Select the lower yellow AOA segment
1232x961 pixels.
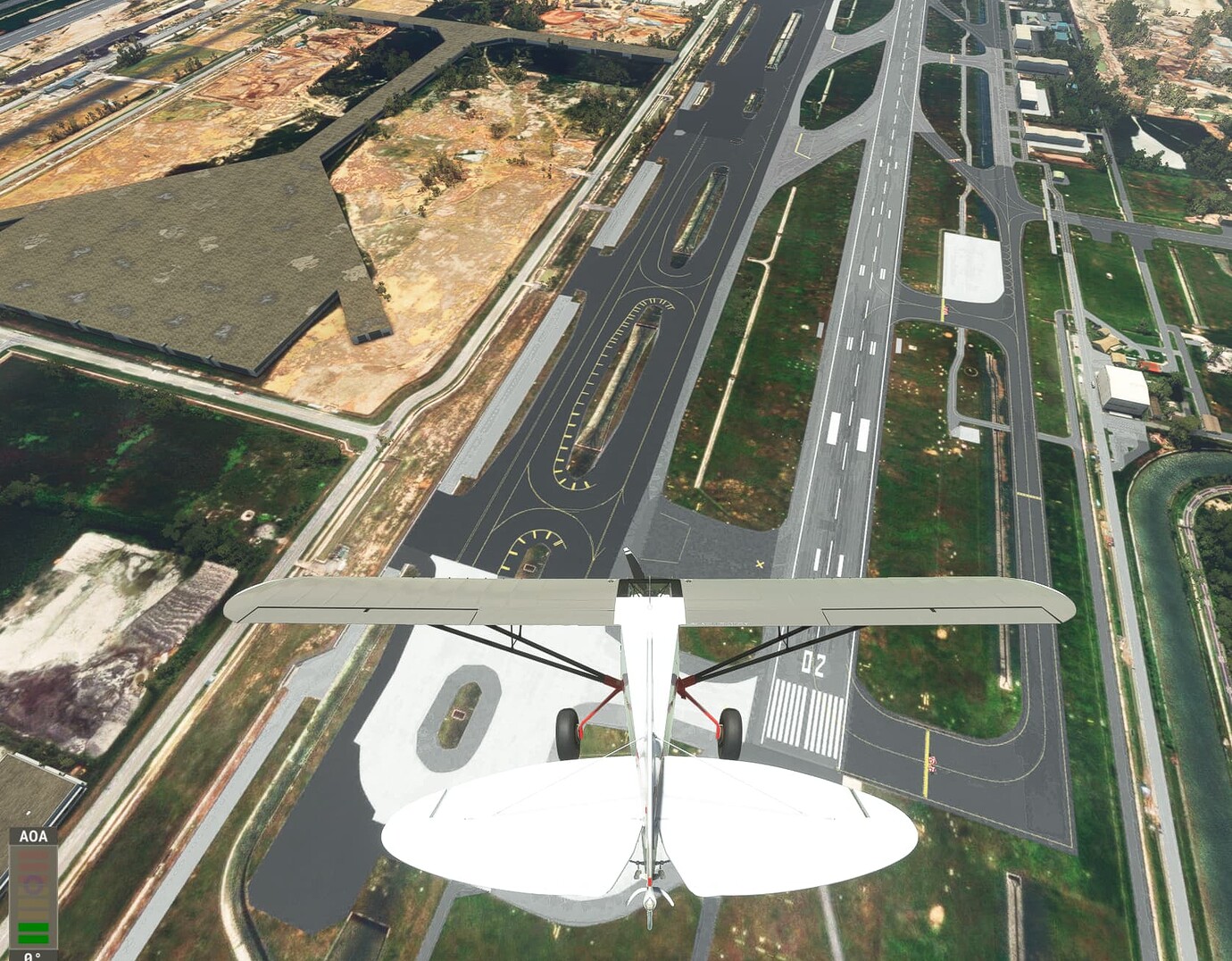pyautogui.click(x=33, y=914)
